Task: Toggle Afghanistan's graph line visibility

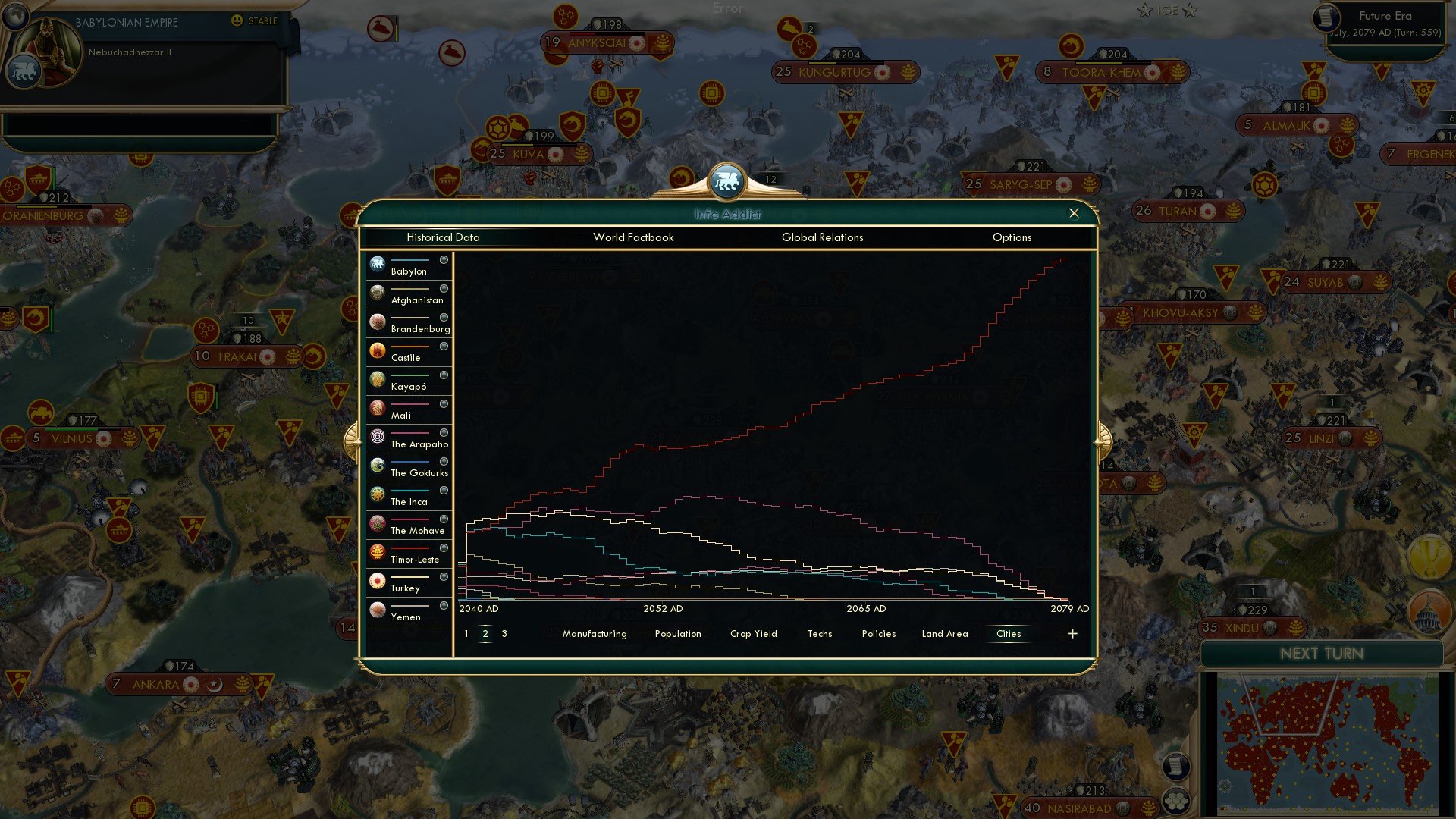Action: coord(444,288)
